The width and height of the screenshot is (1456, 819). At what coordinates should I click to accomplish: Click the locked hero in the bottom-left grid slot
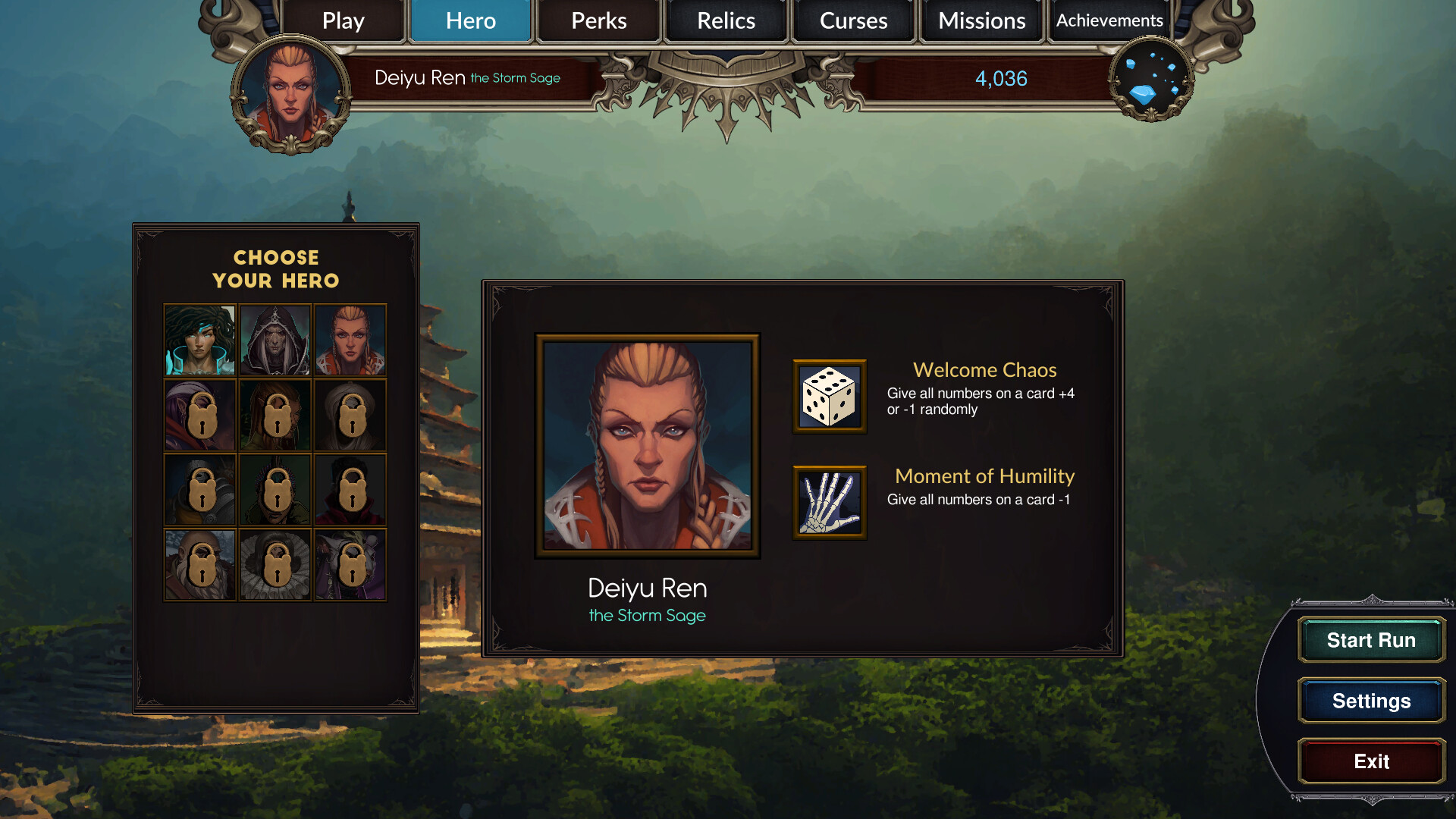click(199, 564)
